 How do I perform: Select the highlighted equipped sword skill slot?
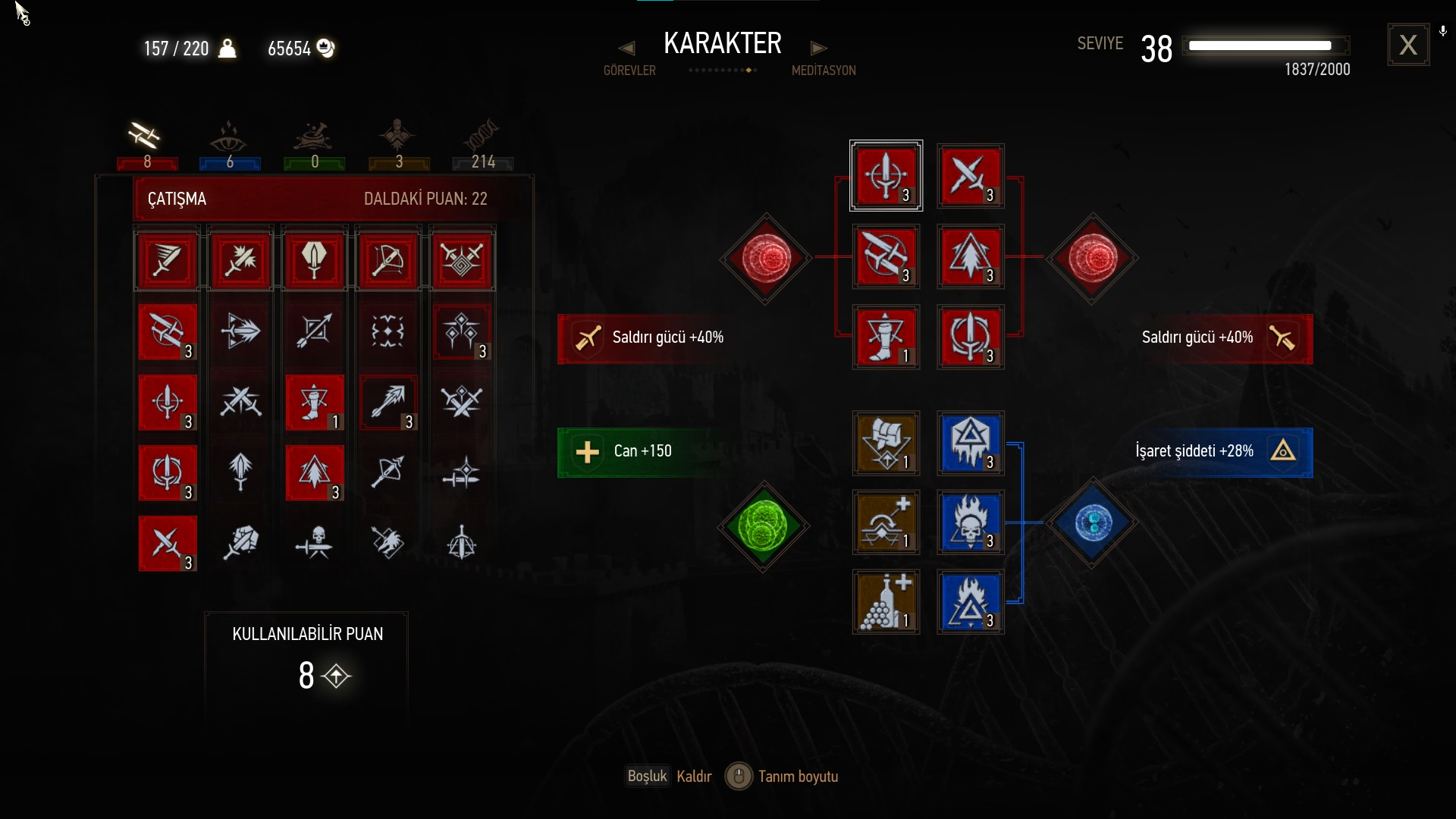tap(886, 176)
